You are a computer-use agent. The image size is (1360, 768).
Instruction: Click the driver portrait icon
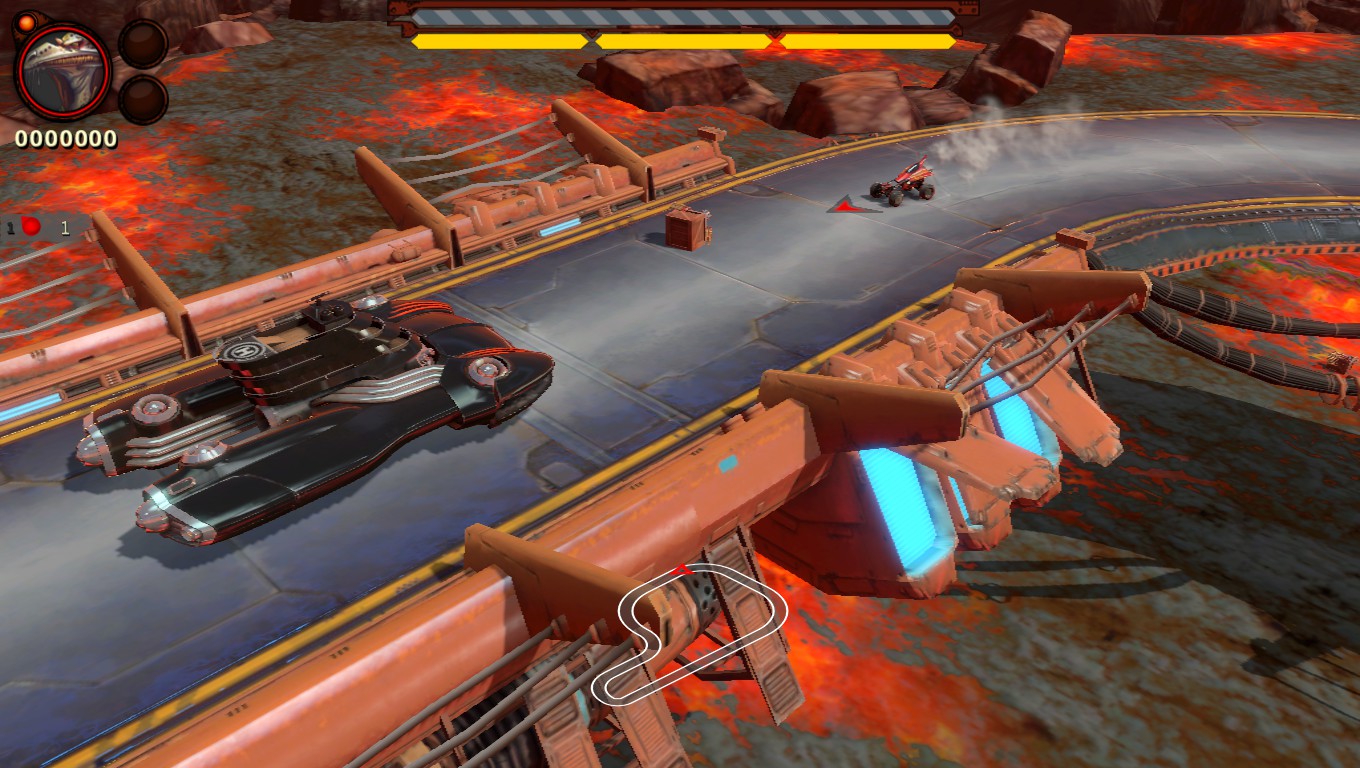pos(63,71)
